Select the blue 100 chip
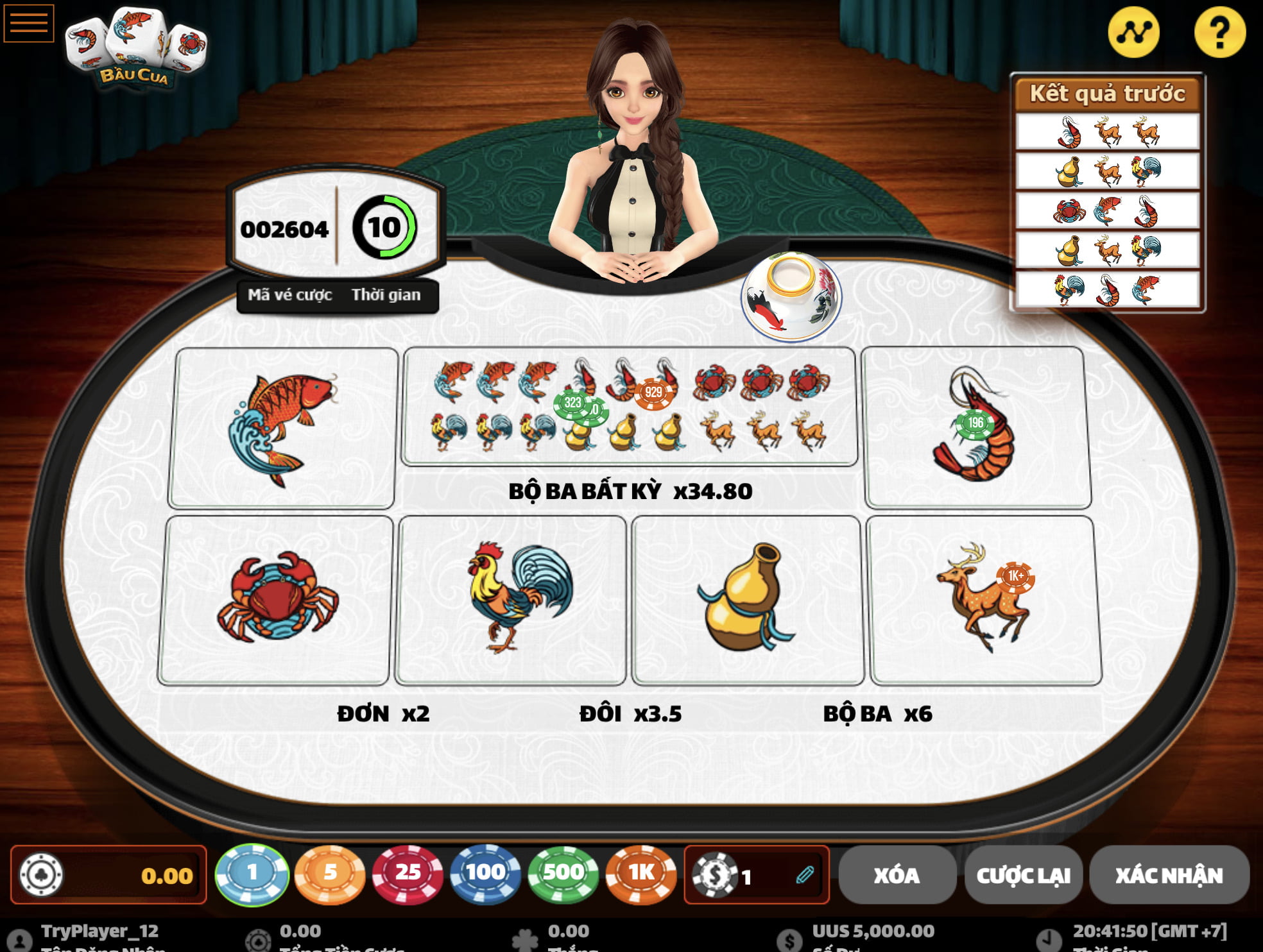The width and height of the screenshot is (1263, 952). (x=485, y=874)
